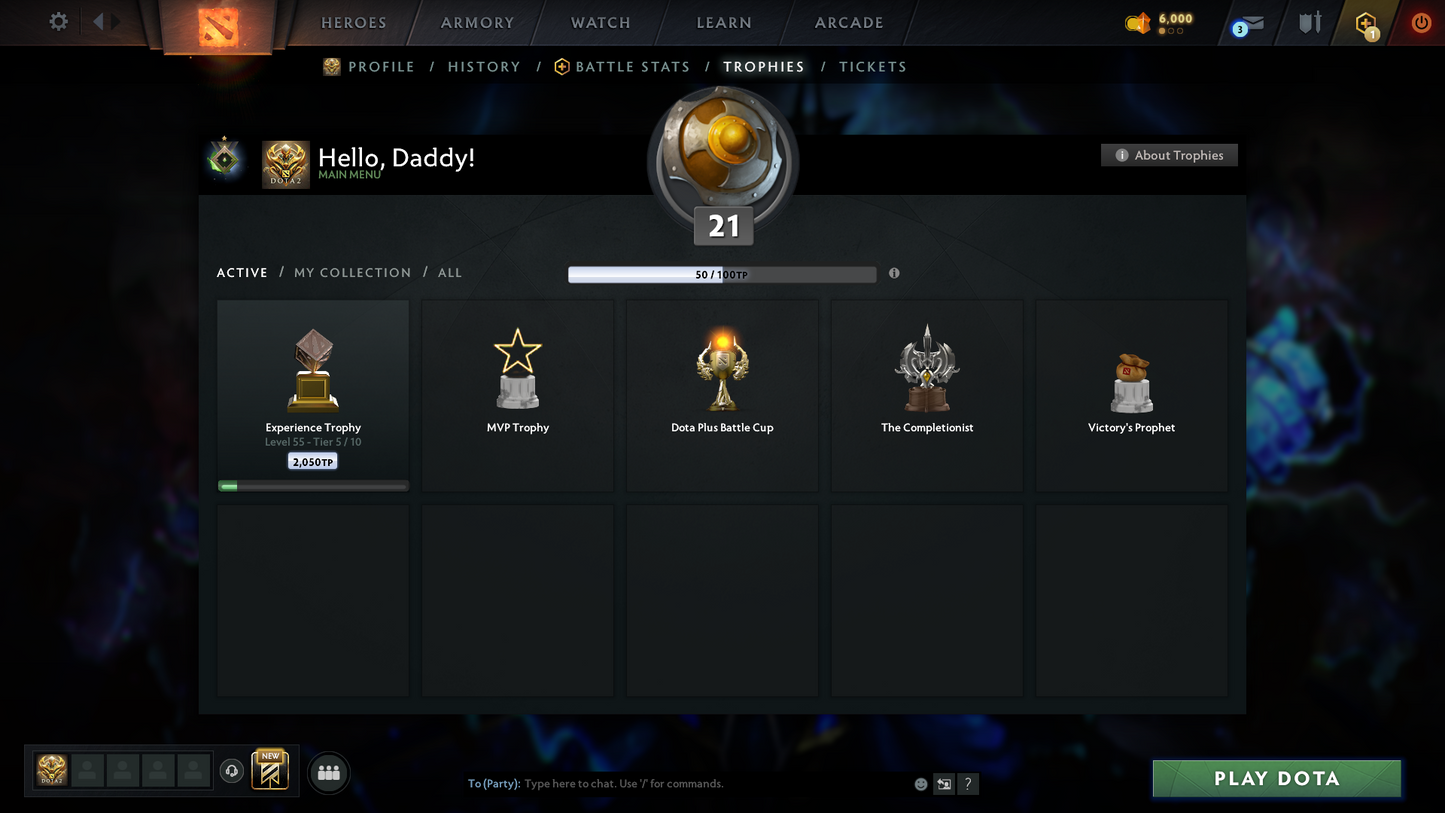This screenshot has height=813, width=1445.
Task: Select the ACTIVE trophies filter
Action: coord(242,272)
